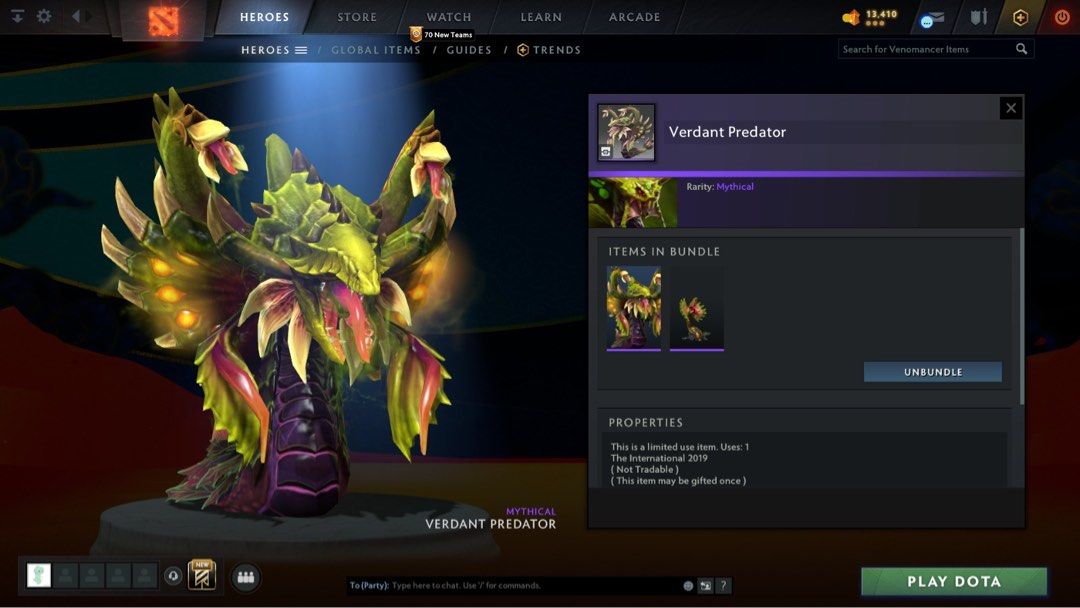Click the red power quit button

pos(1062,17)
